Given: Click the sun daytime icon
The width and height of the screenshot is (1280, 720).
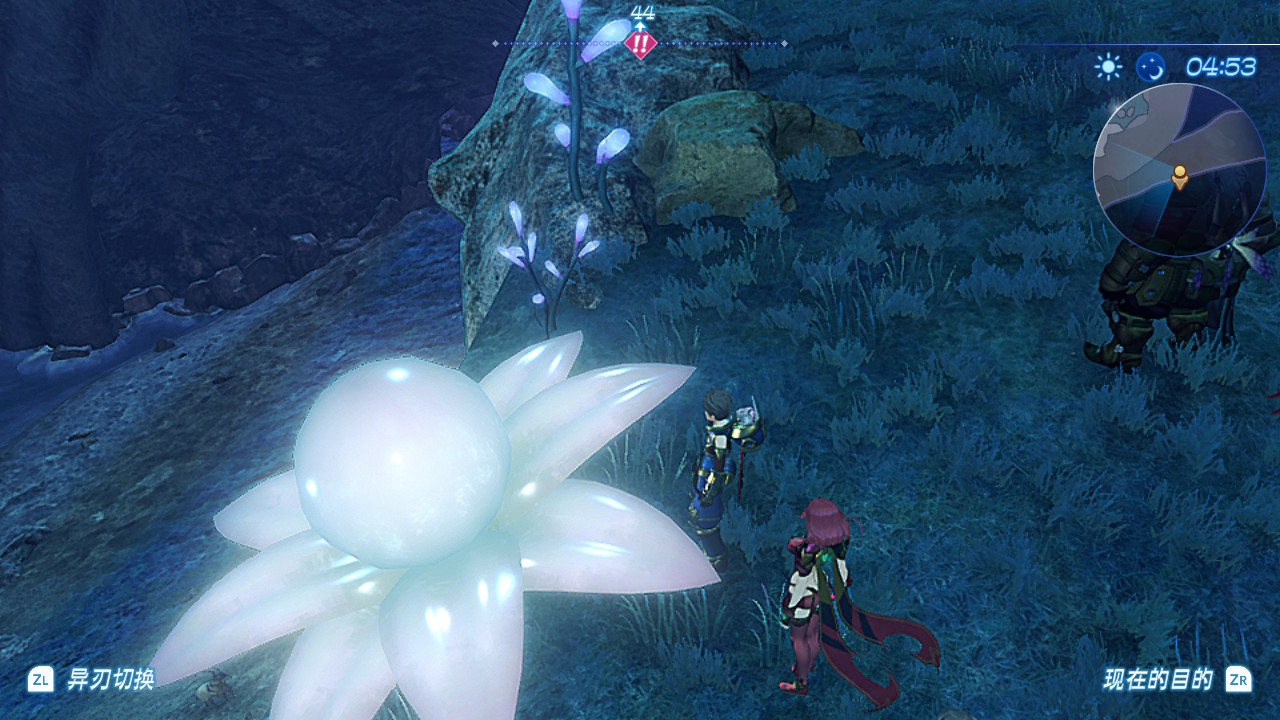Looking at the screenshot, I should (1108, 67).
